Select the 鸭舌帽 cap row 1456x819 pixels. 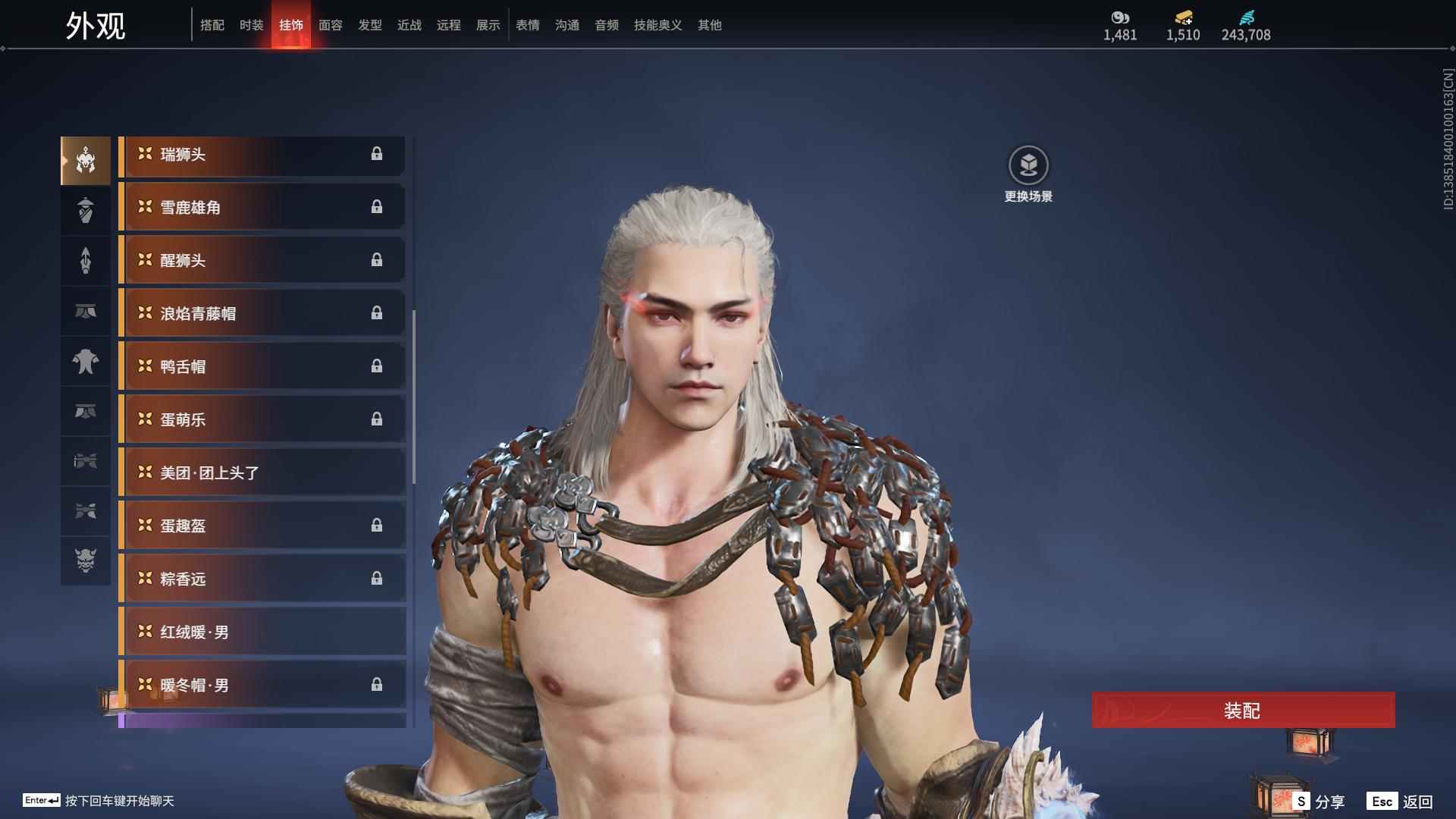click(x=262, y=367)
